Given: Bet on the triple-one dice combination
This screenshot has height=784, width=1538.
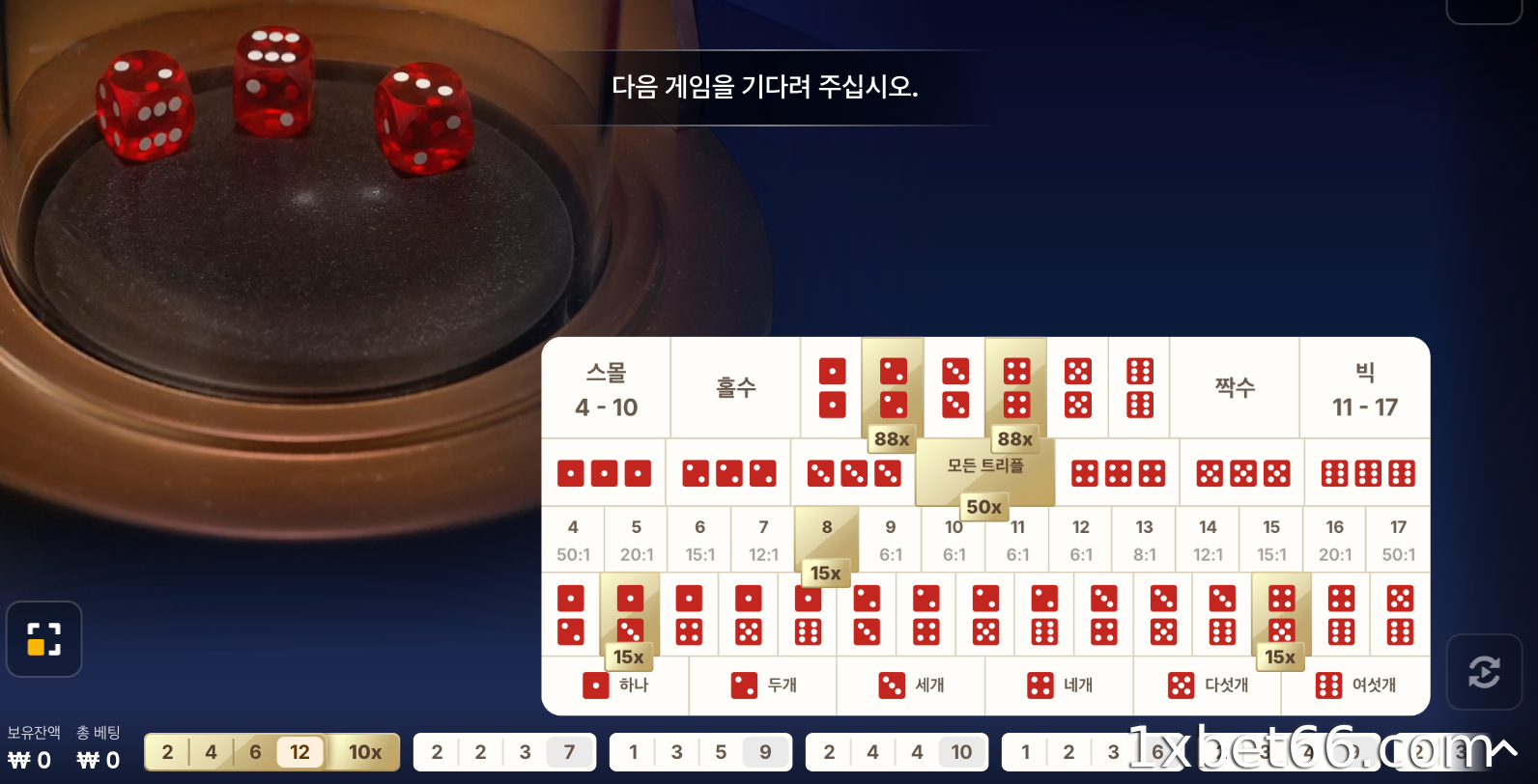Looking at the screenshot, I should pos(604,472).
